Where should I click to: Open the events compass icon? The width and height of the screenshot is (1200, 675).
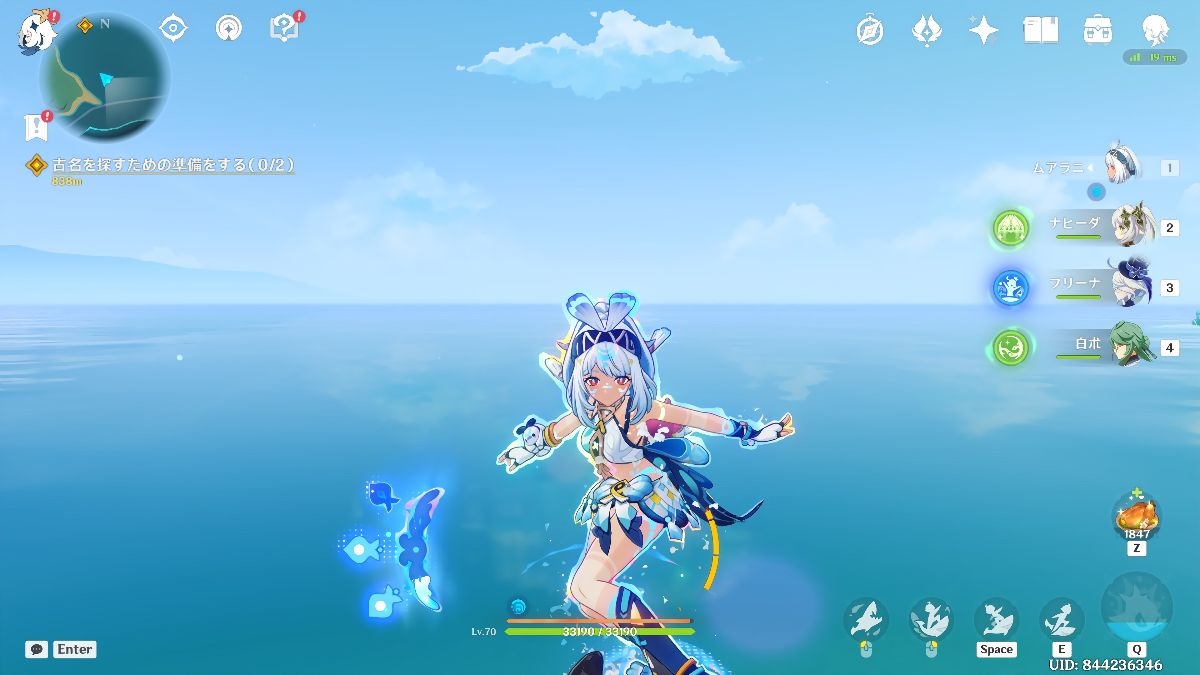pyautogui.click(x=870, y=30)
